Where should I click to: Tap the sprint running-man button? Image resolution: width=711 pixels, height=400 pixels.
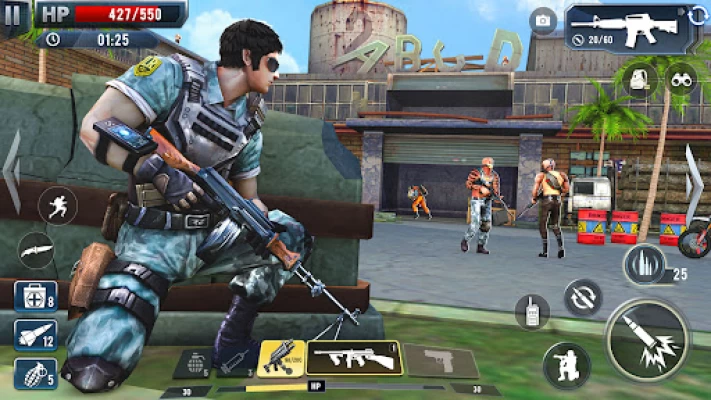click(57, 205)
